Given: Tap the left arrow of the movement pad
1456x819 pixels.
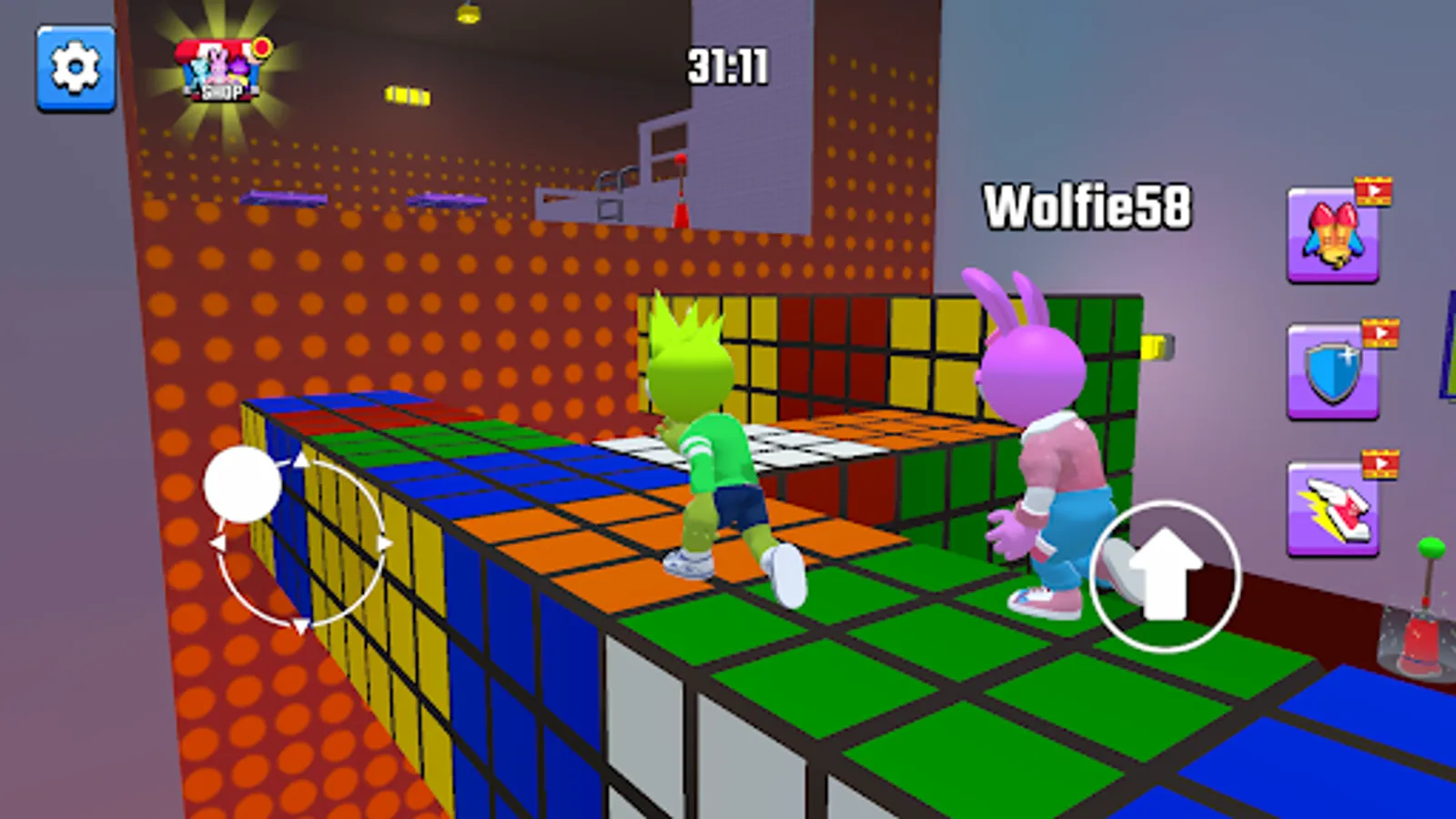Looking at the screenshot, I should [x=221, y=541].
